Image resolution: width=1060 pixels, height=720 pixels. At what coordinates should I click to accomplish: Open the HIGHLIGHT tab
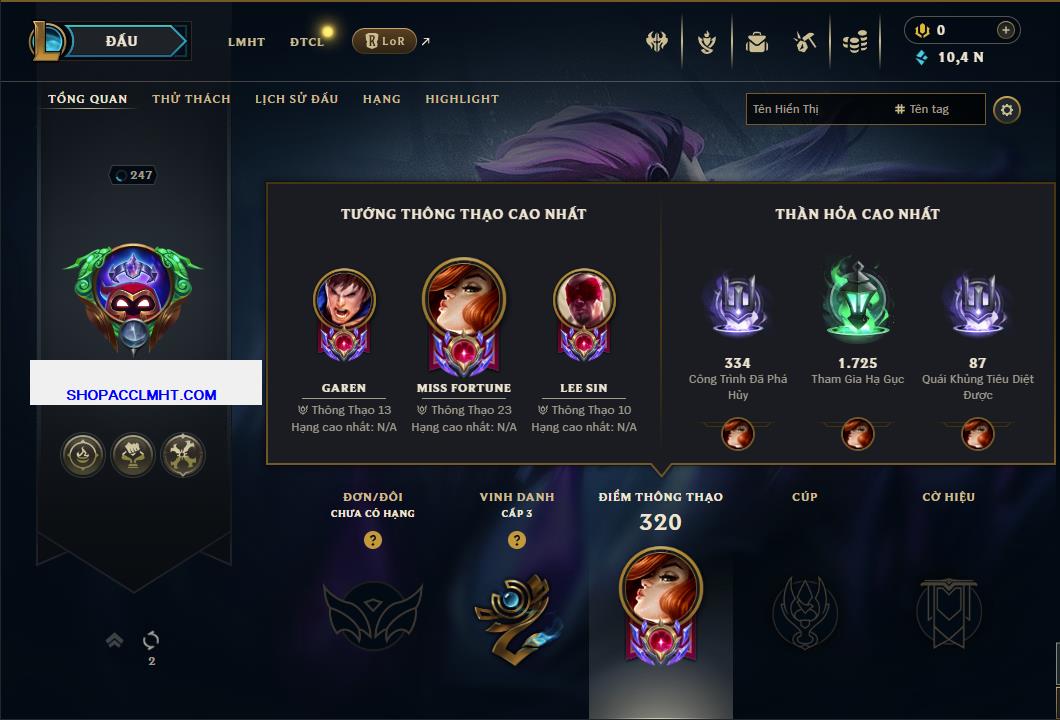pos(462,99)
